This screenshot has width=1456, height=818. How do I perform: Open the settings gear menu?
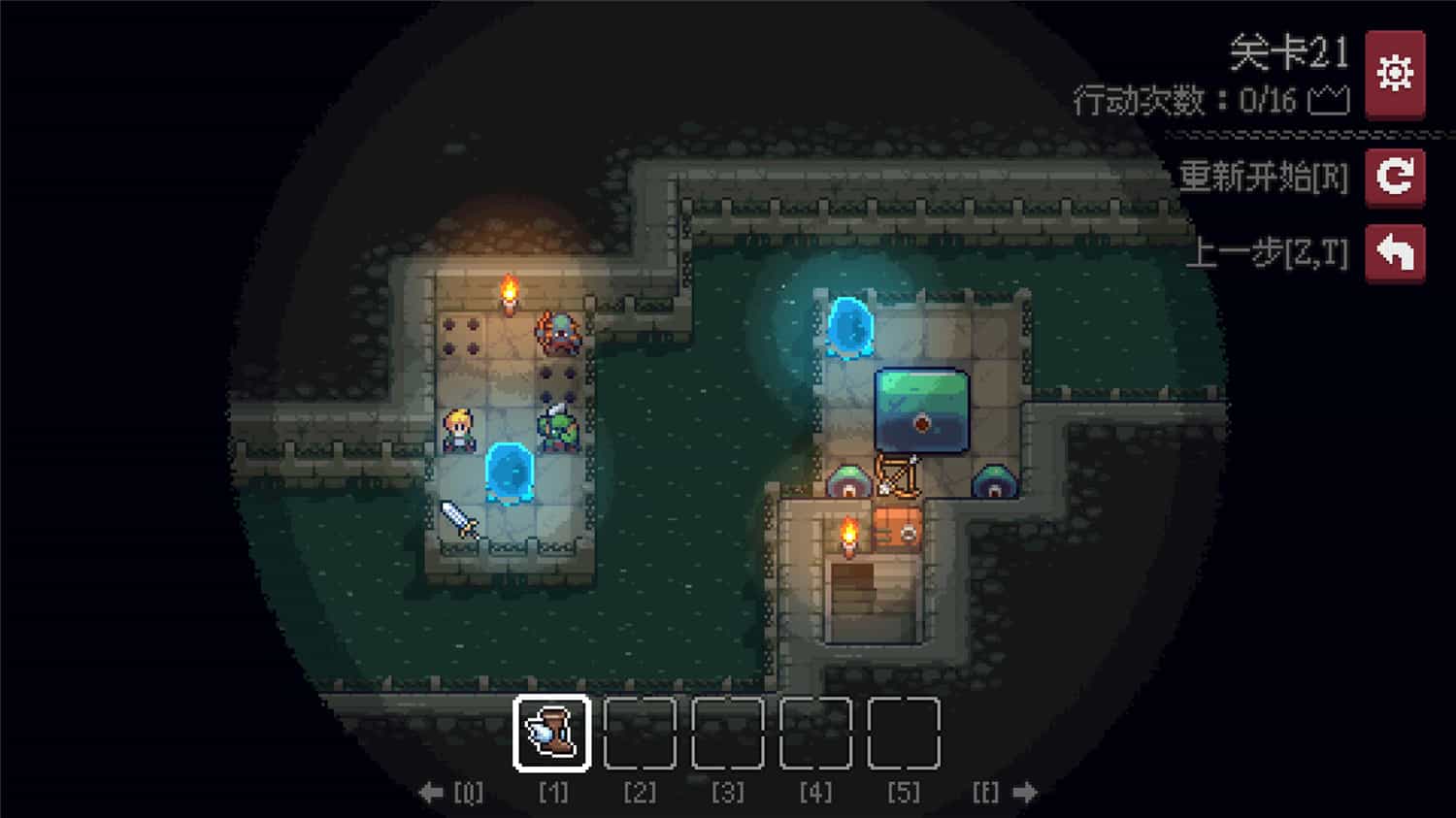tap(1395, 72)
